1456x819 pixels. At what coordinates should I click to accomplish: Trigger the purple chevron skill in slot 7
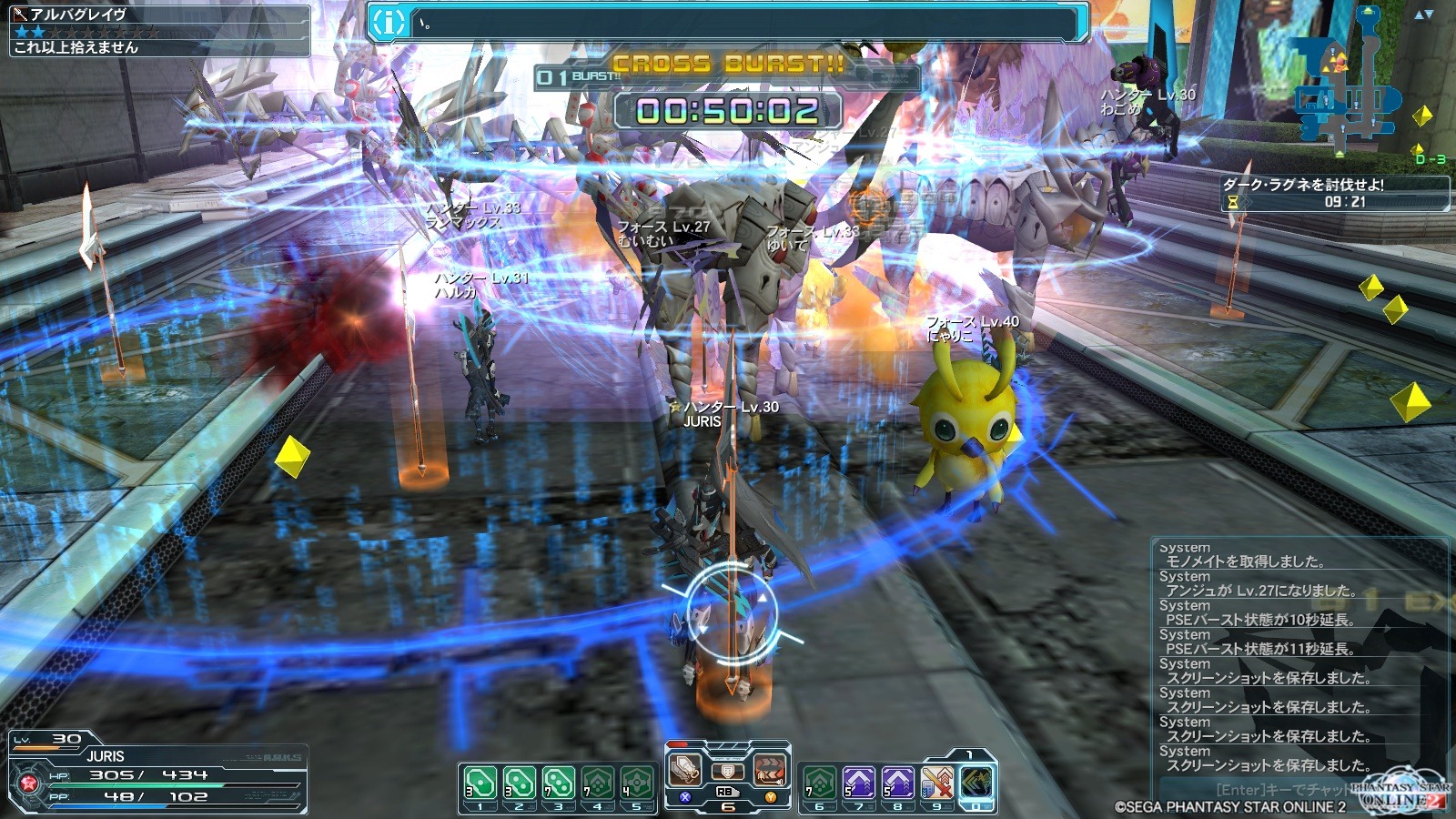pos(858,784)
